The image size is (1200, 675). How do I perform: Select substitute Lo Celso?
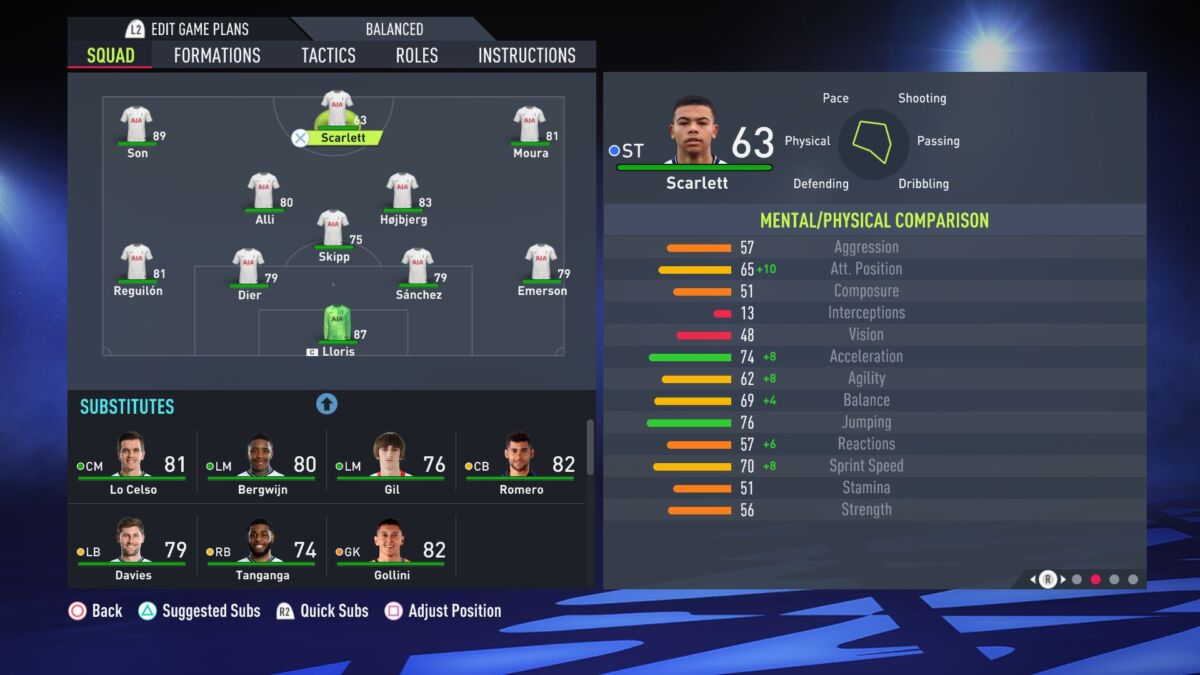[x=132, y=464]
